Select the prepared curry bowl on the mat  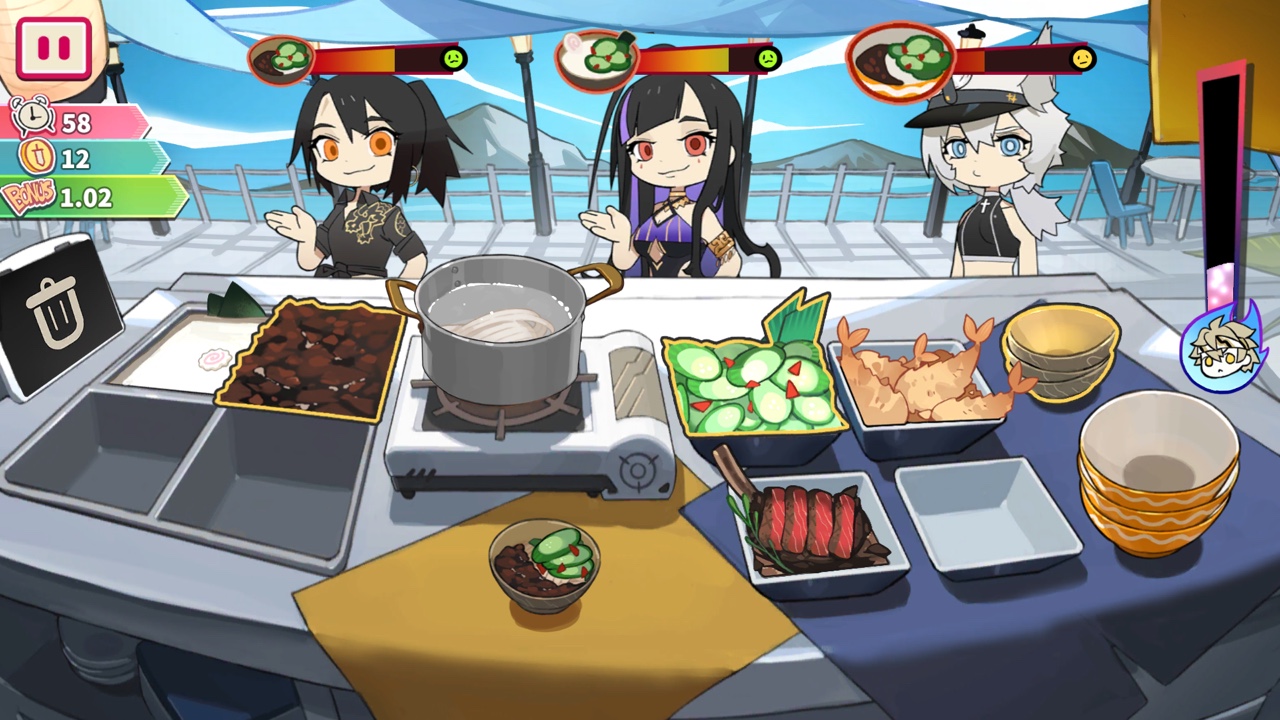[544, 565]
